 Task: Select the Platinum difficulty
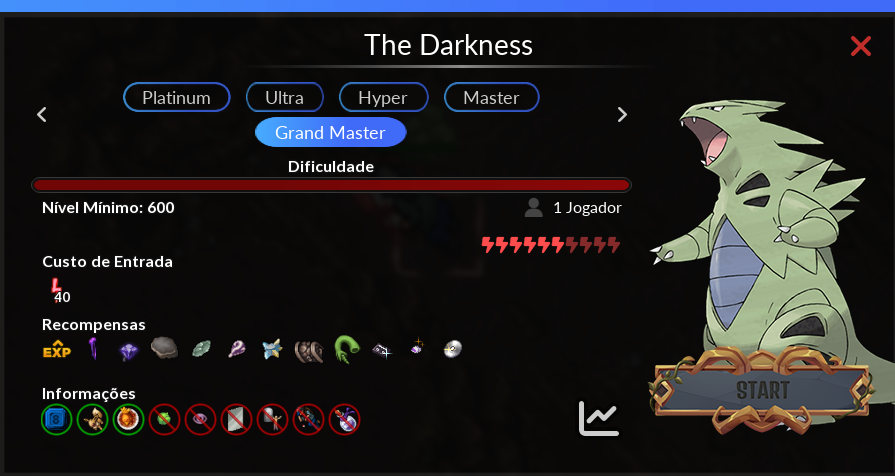[x=177, y=97]
